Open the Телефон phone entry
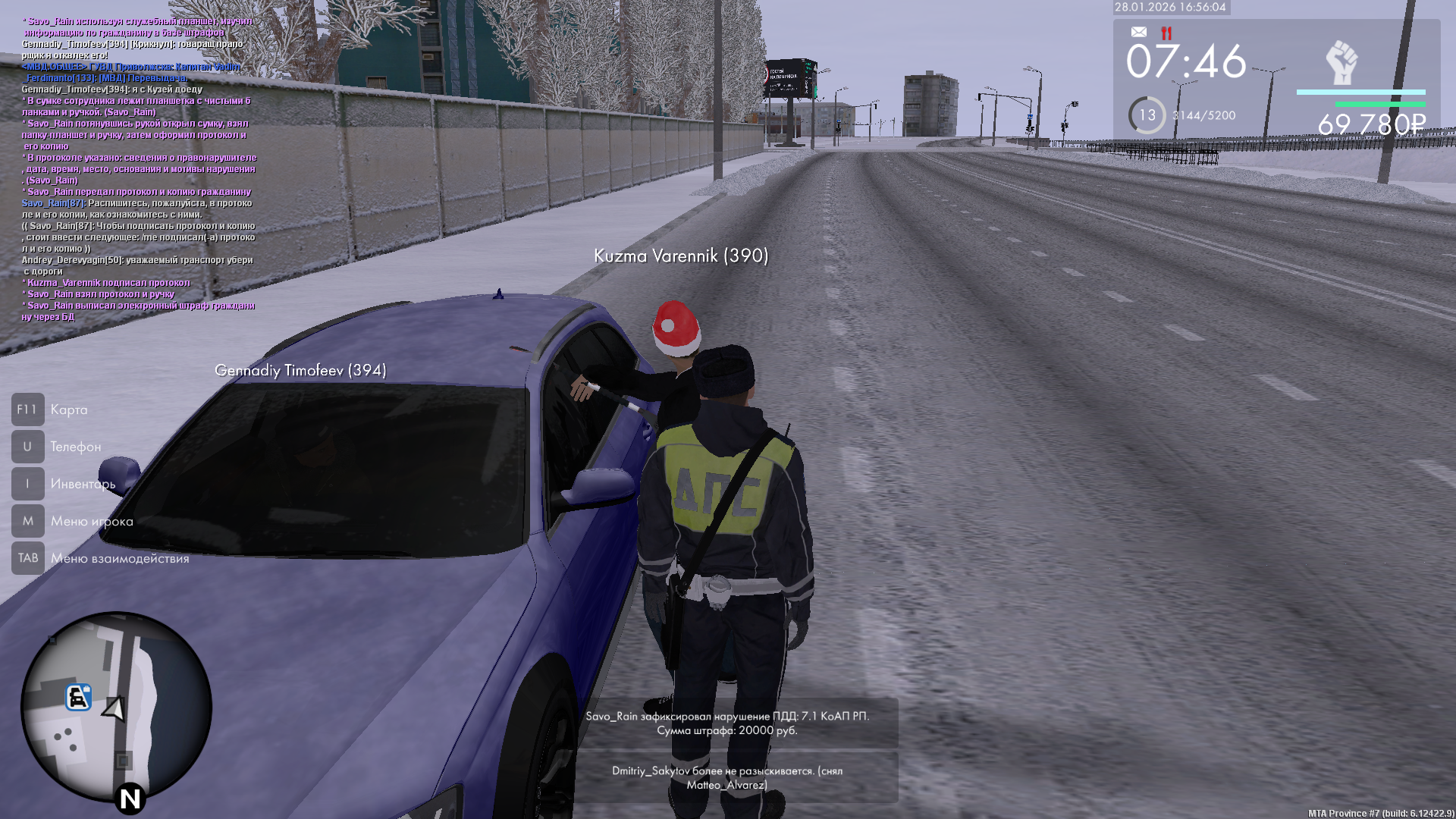 tap(28, 447)
